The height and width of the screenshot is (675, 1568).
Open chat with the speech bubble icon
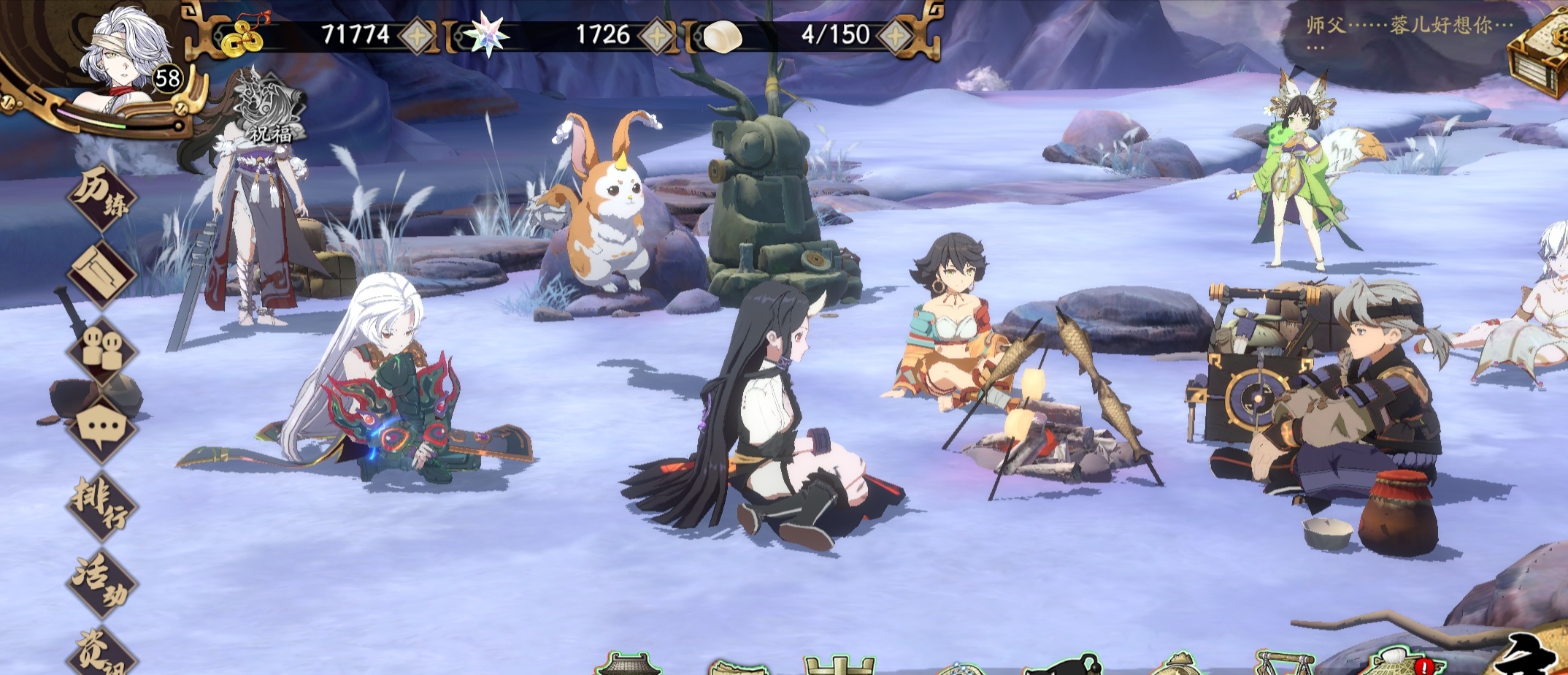[103, 427]
